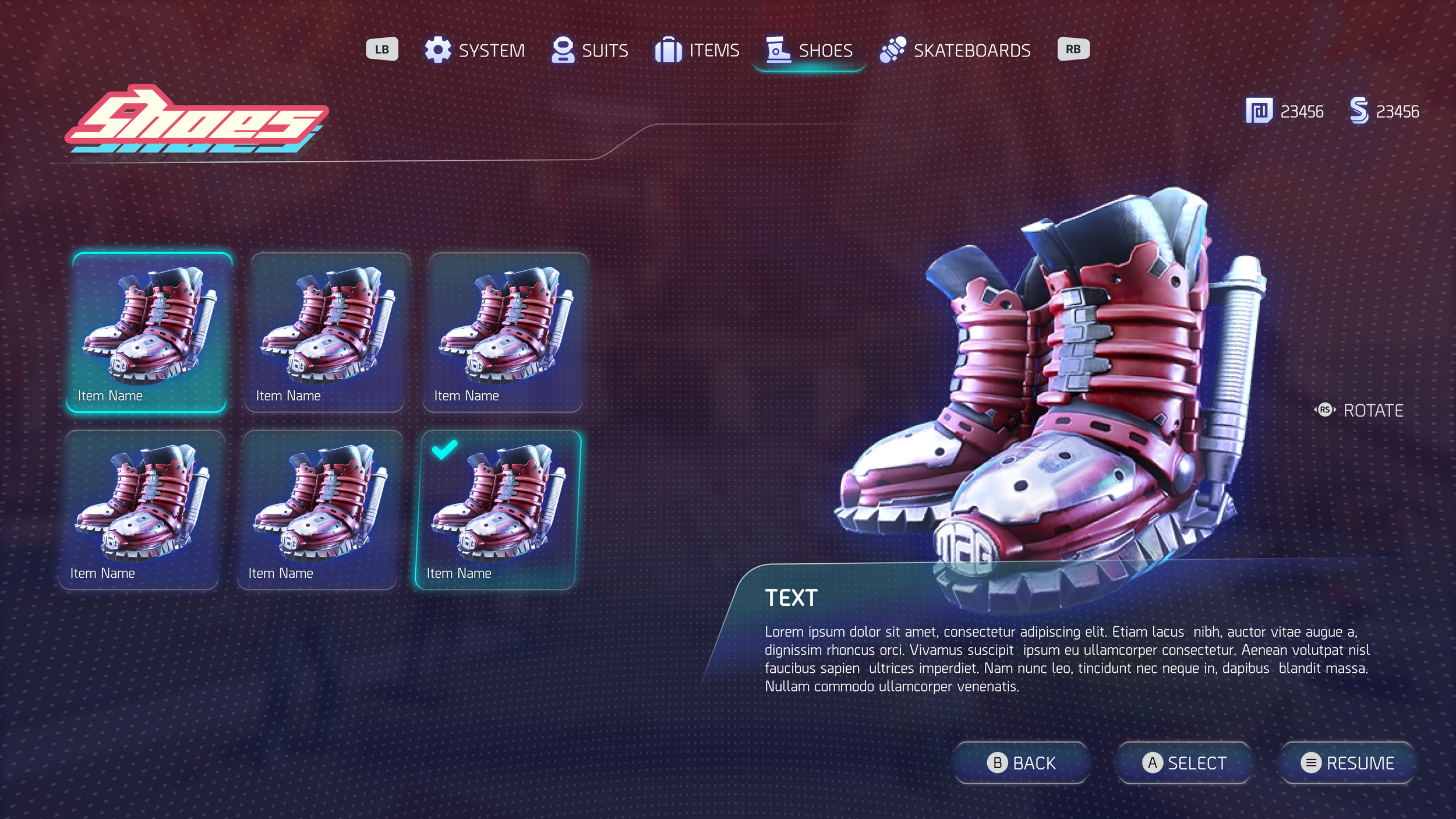This screenshot has width=1456, height=819.
Task: Confirm with the Select button
Action: (x=1184, y=762)
